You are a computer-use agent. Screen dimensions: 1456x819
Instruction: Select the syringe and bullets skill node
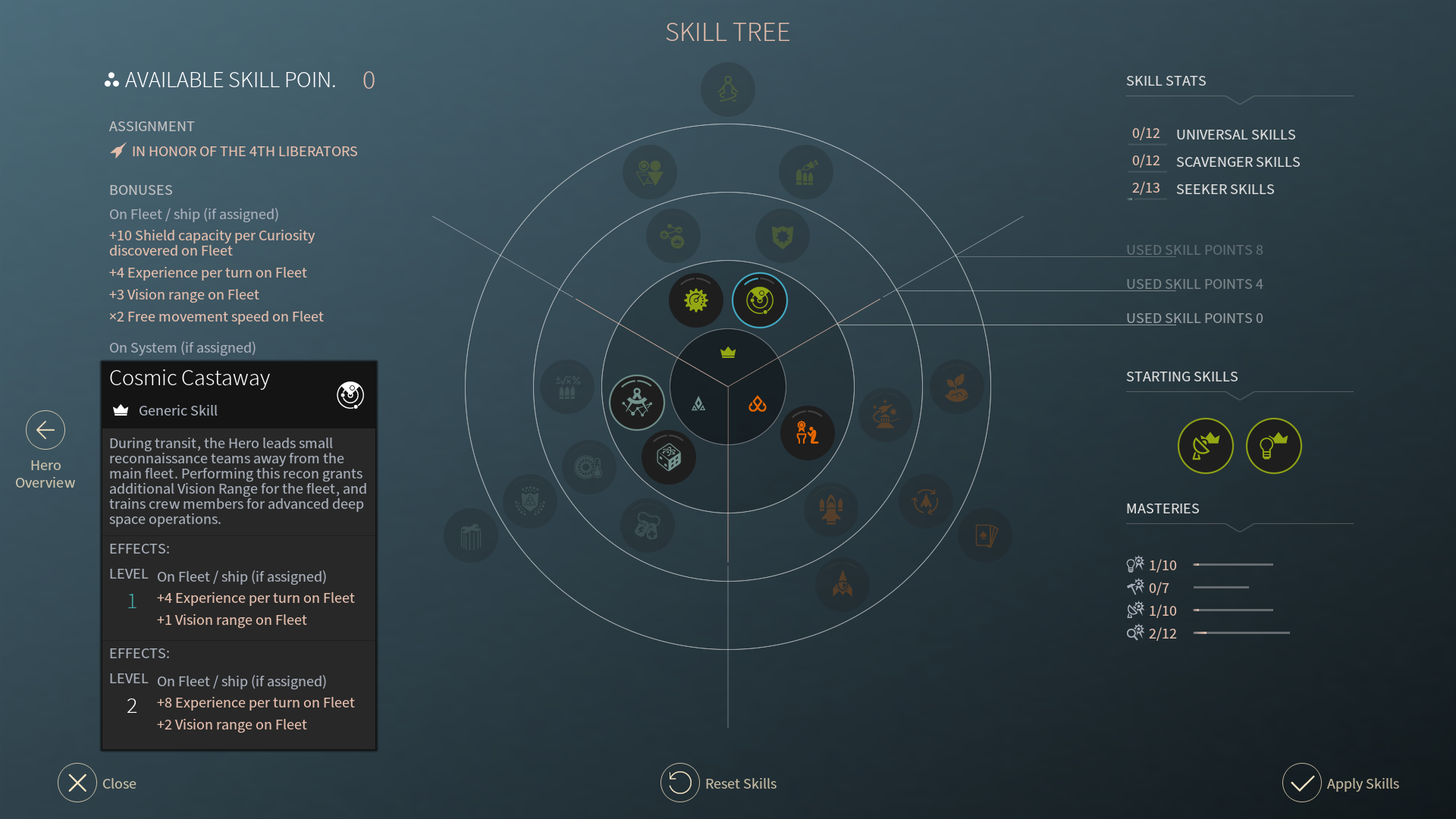click(x=805, y=172)
